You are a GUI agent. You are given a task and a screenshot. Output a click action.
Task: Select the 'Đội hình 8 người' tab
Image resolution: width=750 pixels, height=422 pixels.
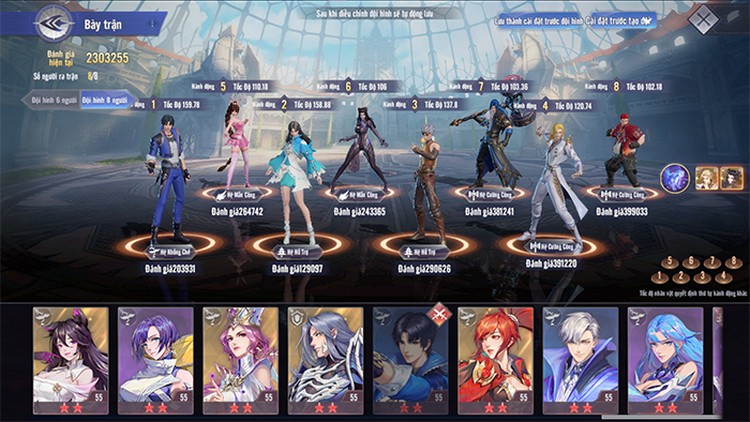105,100
